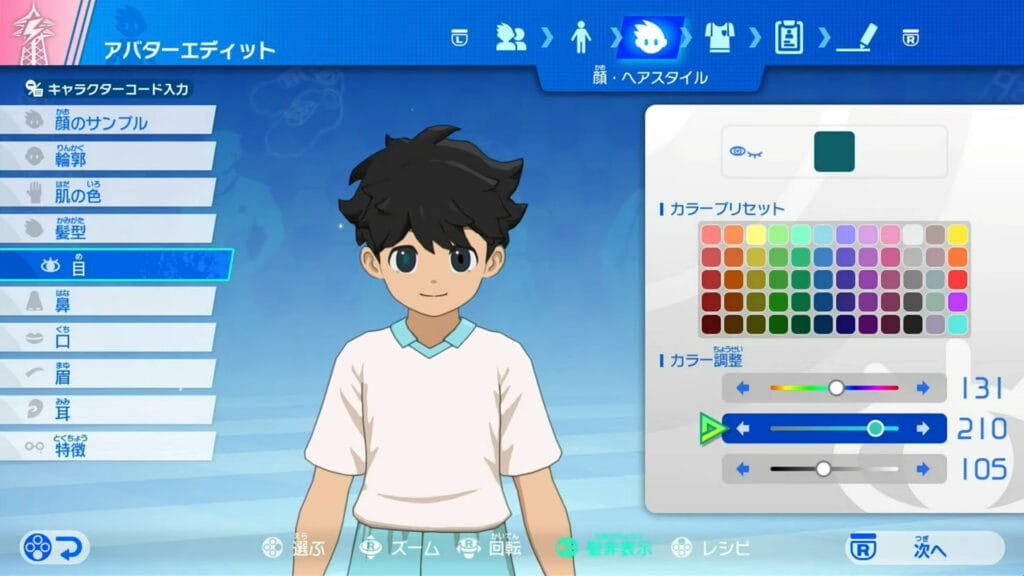Proceed with the 次へ next button

923,548
